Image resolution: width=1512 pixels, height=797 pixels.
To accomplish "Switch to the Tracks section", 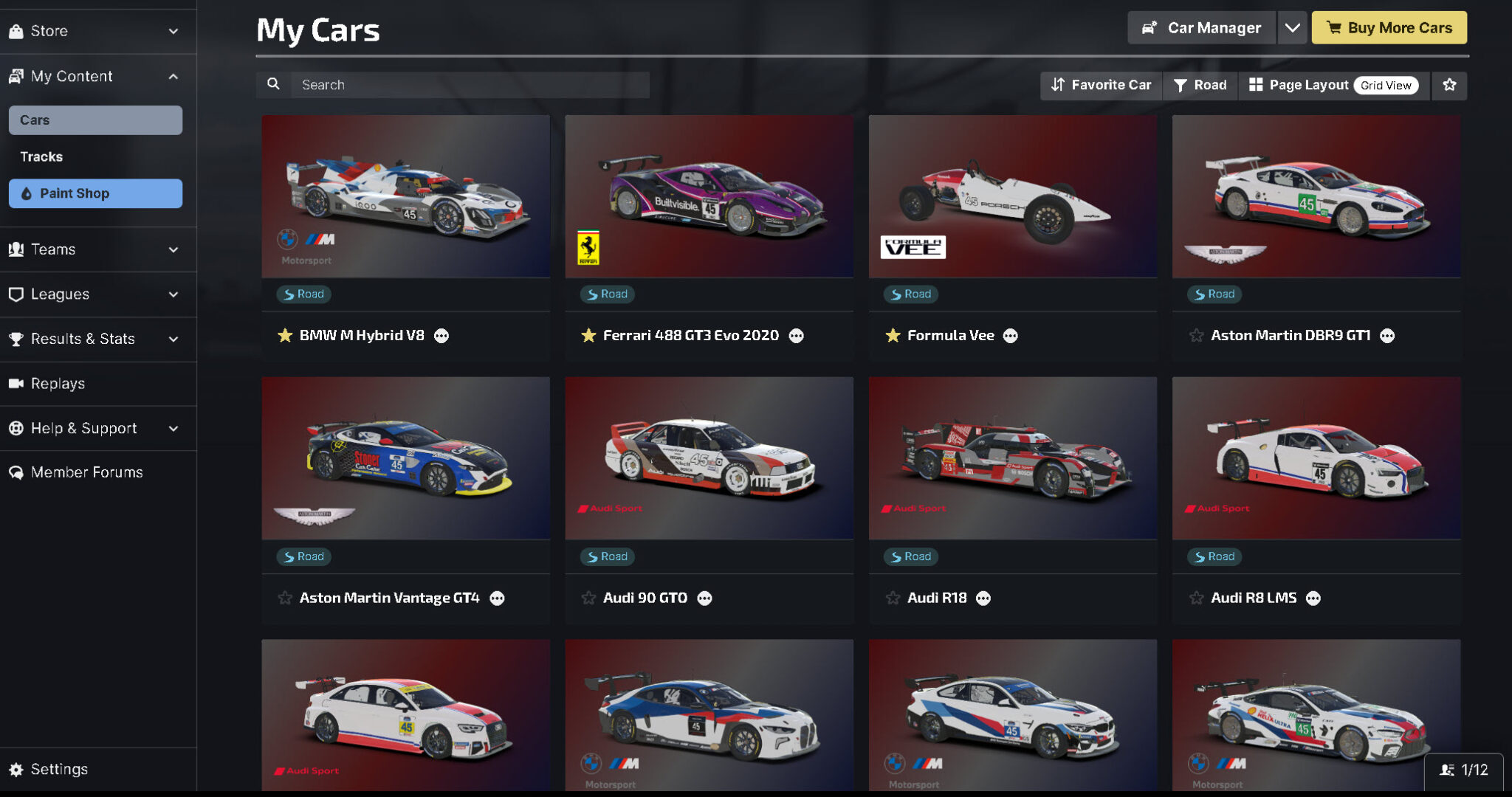I will (x=42, y=156).
